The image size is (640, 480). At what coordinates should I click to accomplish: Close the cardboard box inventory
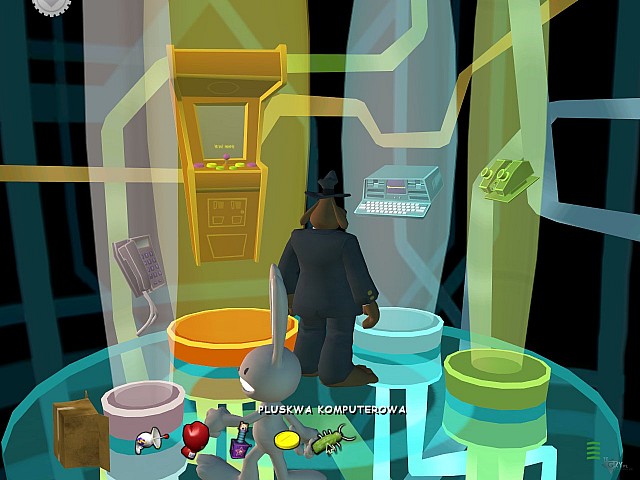coord(79,433)
